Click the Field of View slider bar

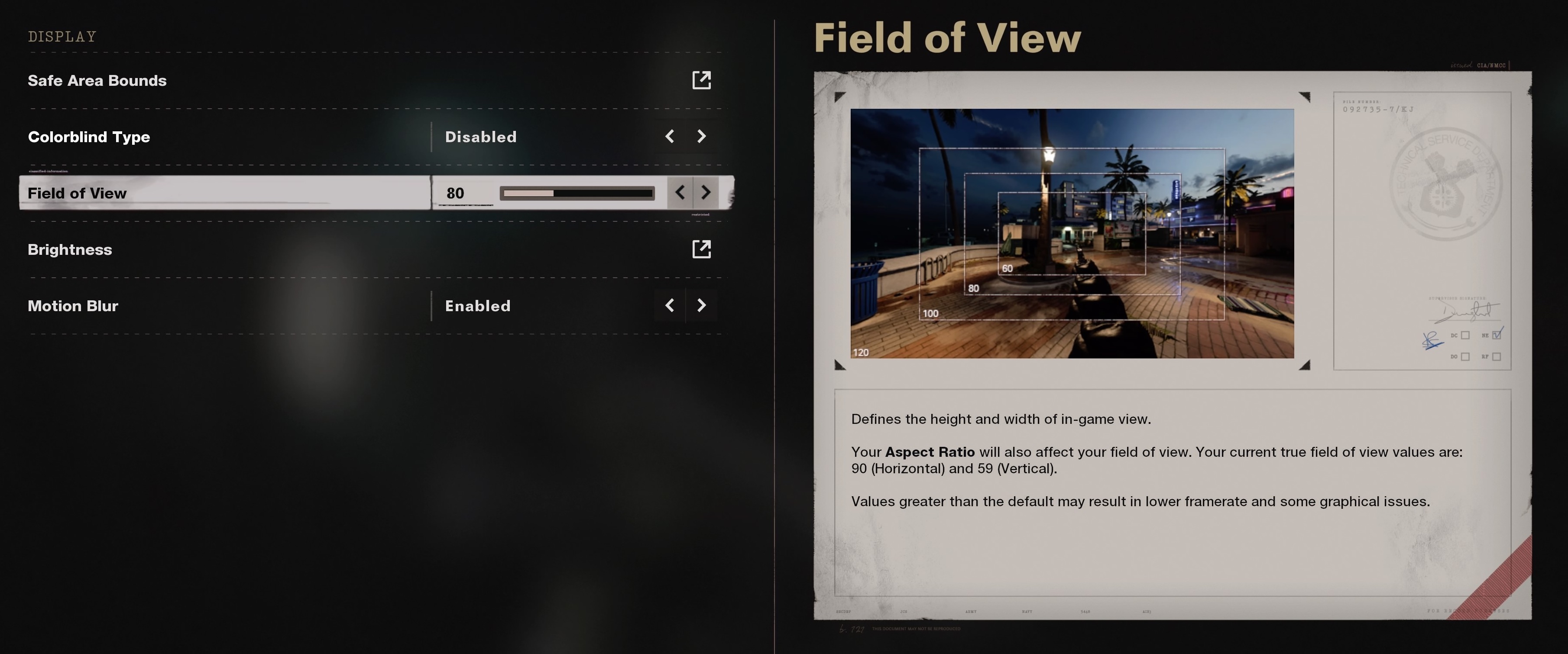pyautogui.click(x=577, y=193)
